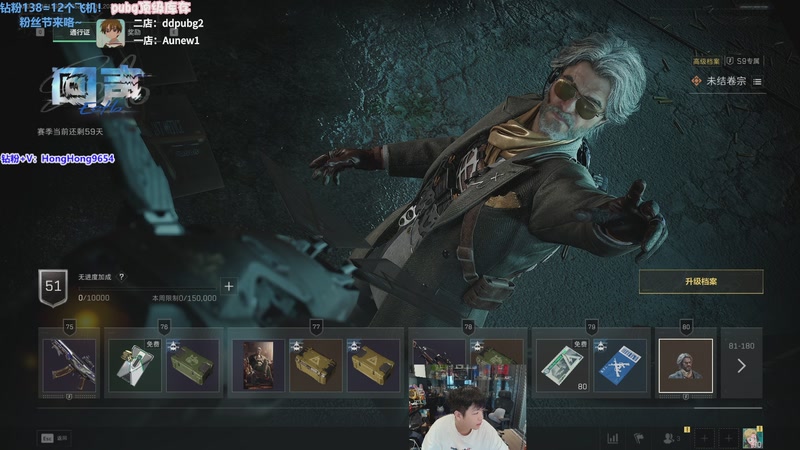Click the Esc 返回 back button
The image size is (800, 450).
(x=55, y=438)
